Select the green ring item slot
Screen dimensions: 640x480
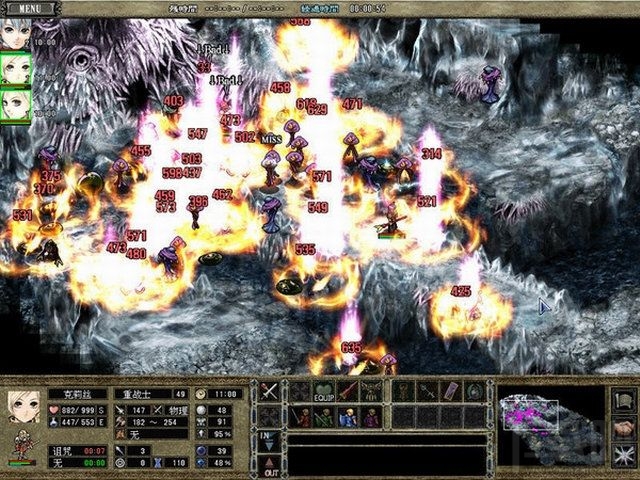[x=475, y=391]
